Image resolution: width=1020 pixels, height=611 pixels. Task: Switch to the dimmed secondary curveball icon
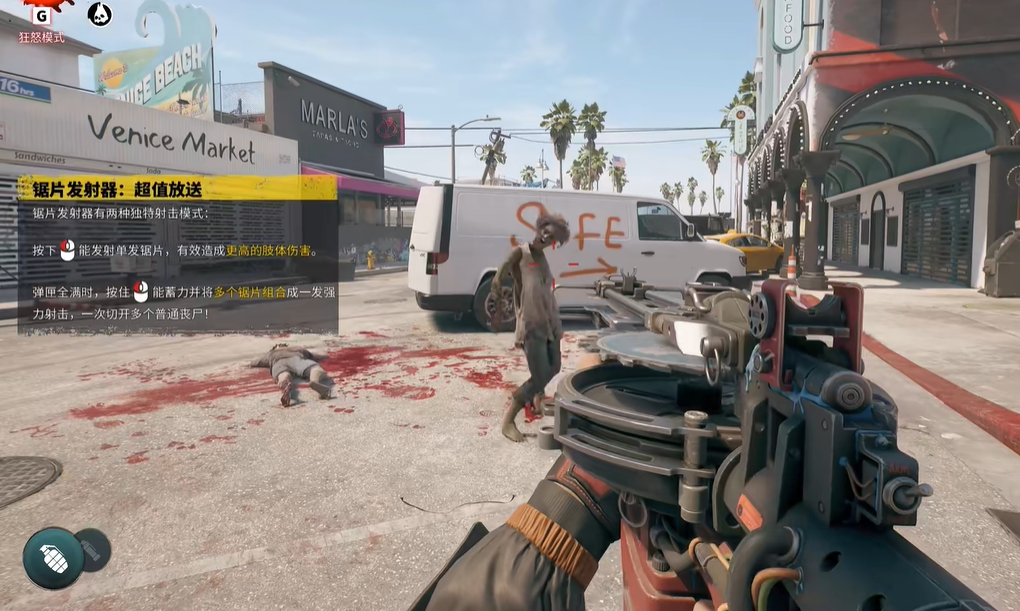93,549
